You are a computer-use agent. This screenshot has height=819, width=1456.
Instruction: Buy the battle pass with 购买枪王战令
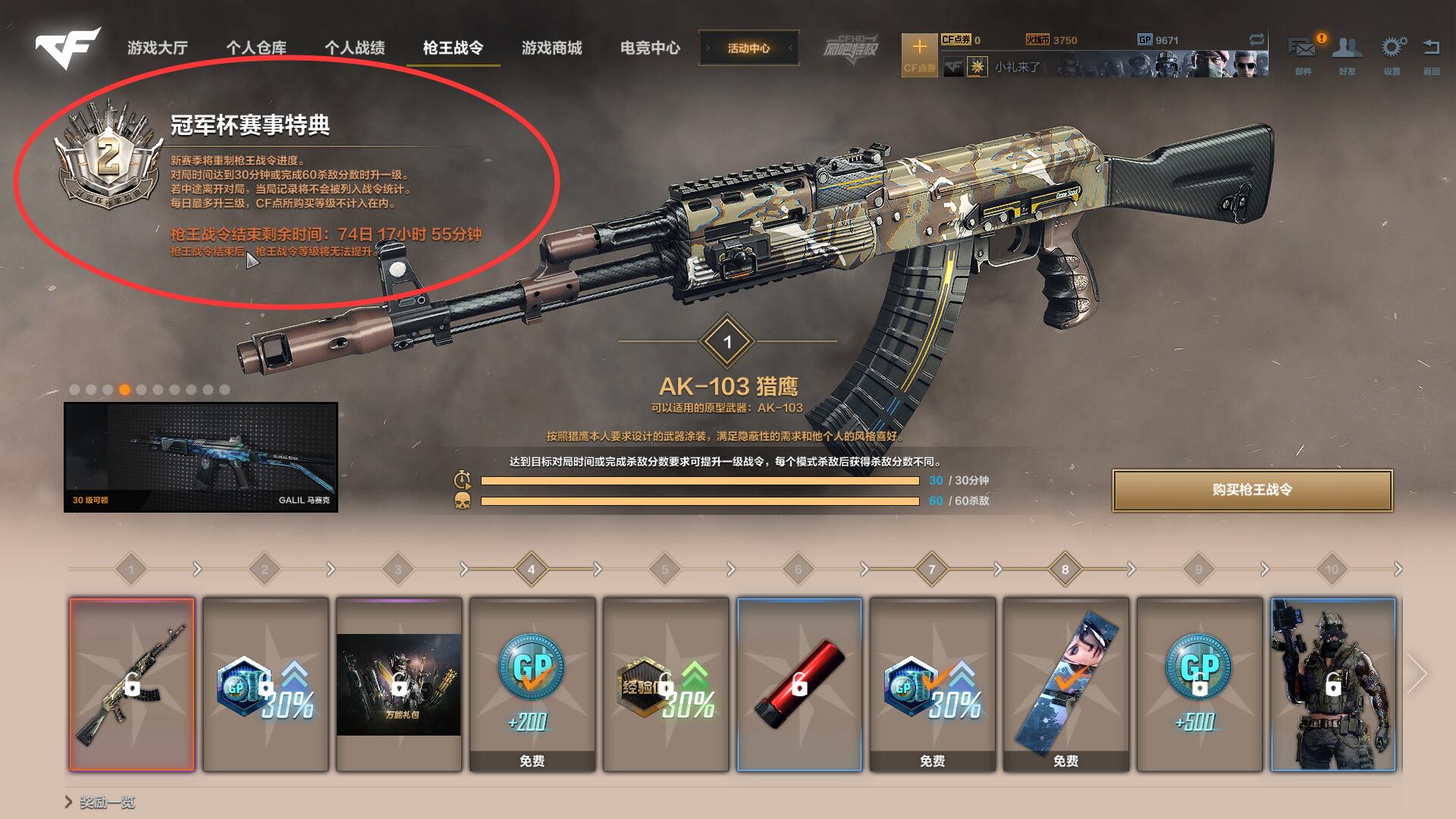pos(1252,490)
